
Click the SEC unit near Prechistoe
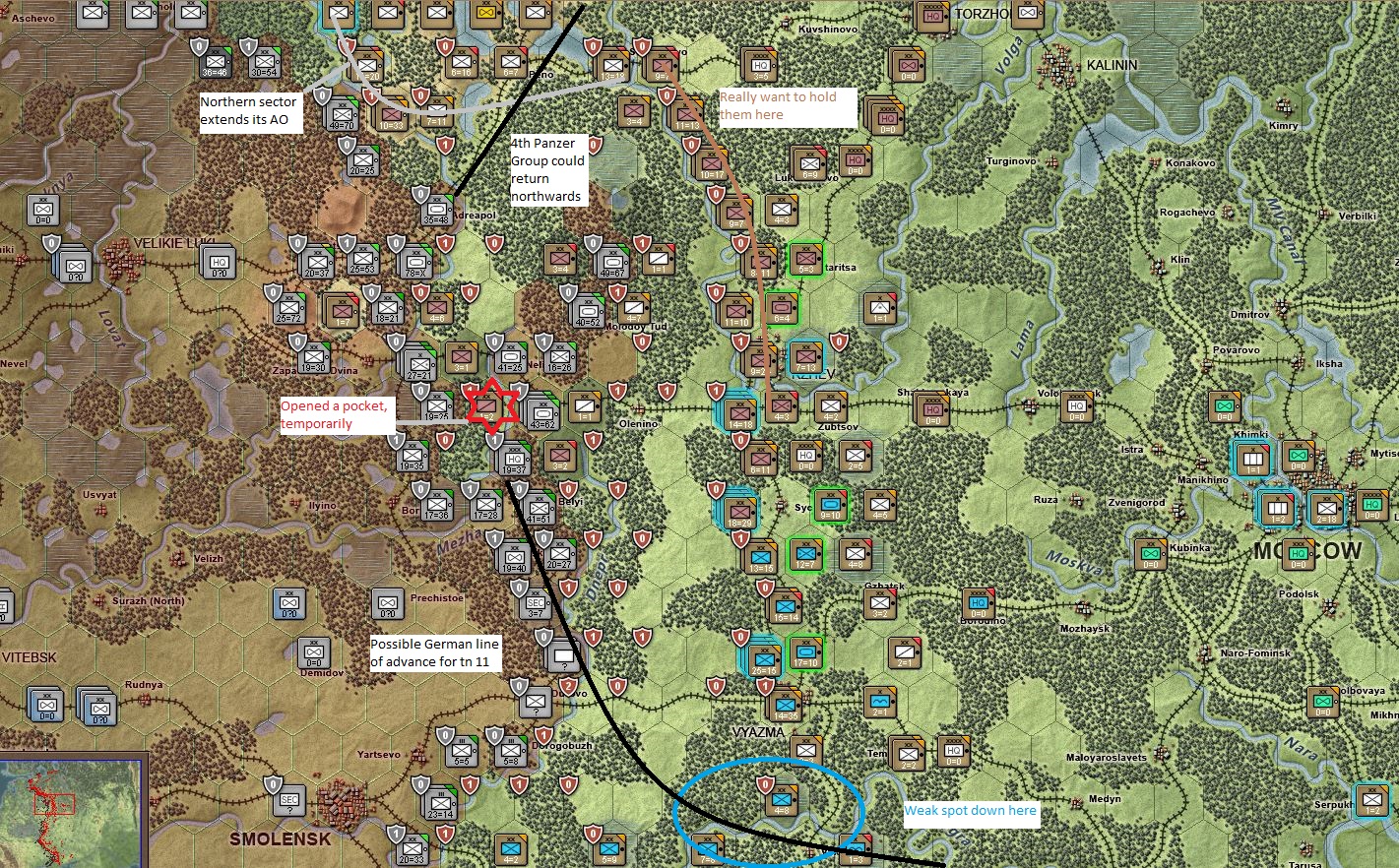coord(536,605)
